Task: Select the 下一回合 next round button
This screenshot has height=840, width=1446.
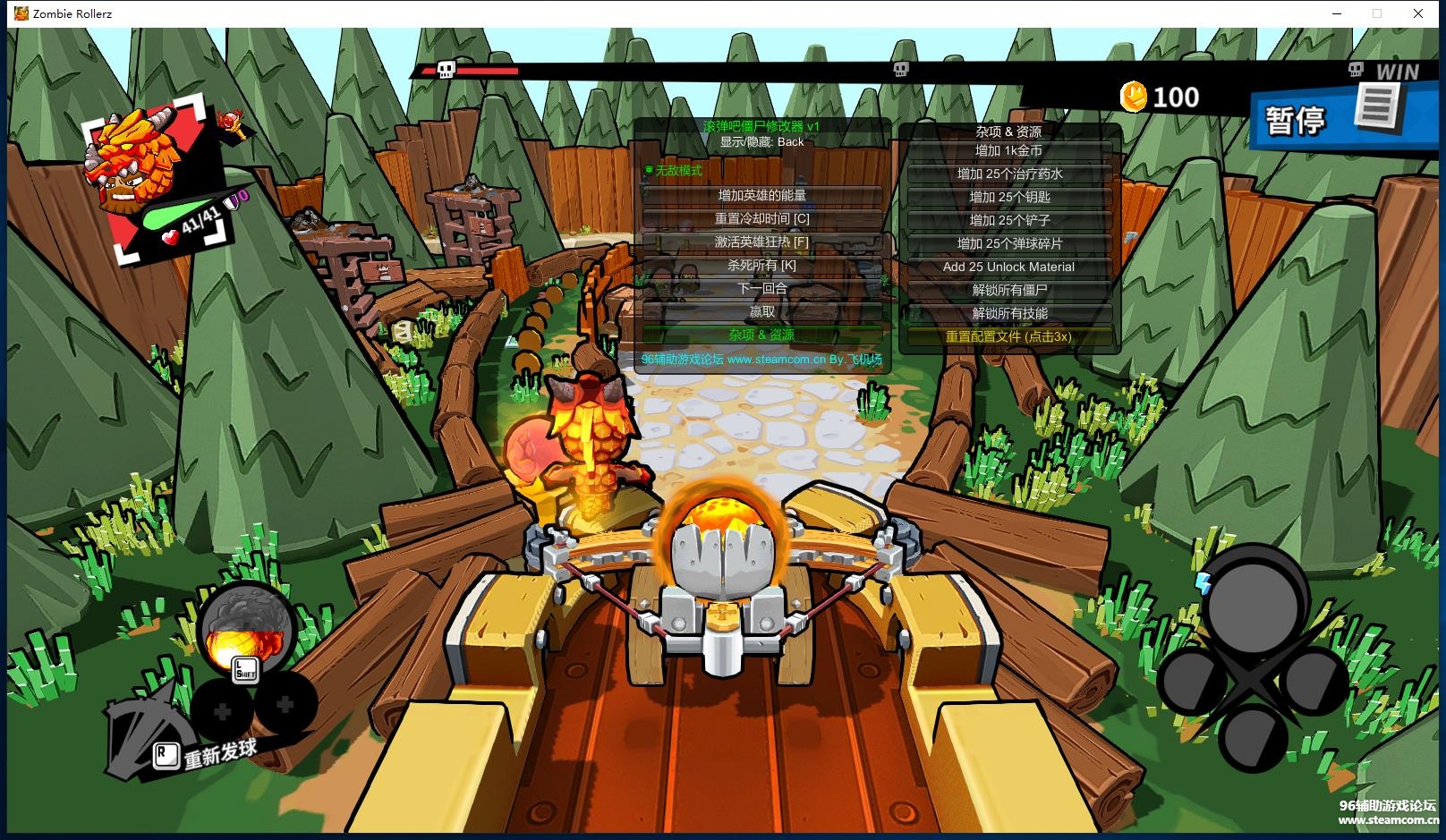Action: [761, 288]
